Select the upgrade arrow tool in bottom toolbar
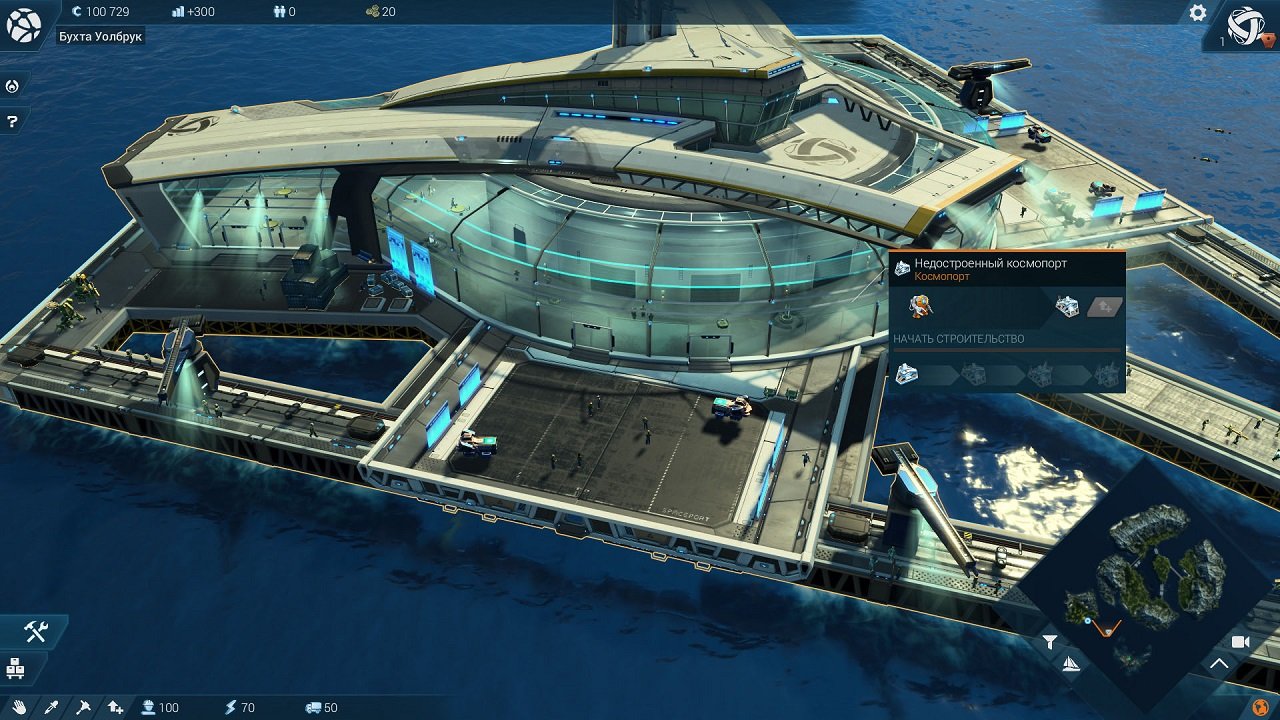The width and height of the screenshot is (1280, 720). pyautogui.click(x=114, y=706)
